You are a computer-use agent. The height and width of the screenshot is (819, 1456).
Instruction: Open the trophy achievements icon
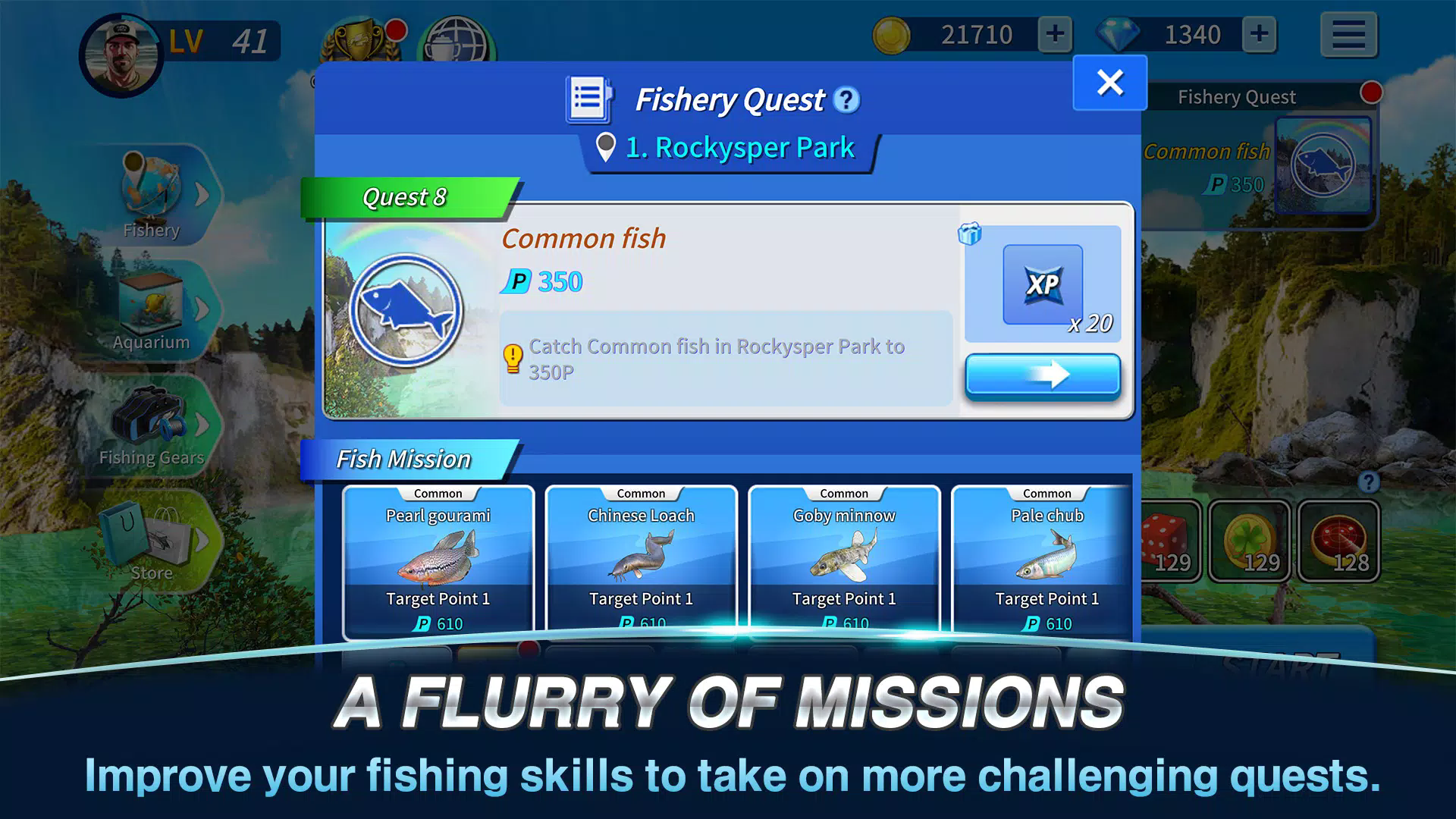[x=359, y=42]
